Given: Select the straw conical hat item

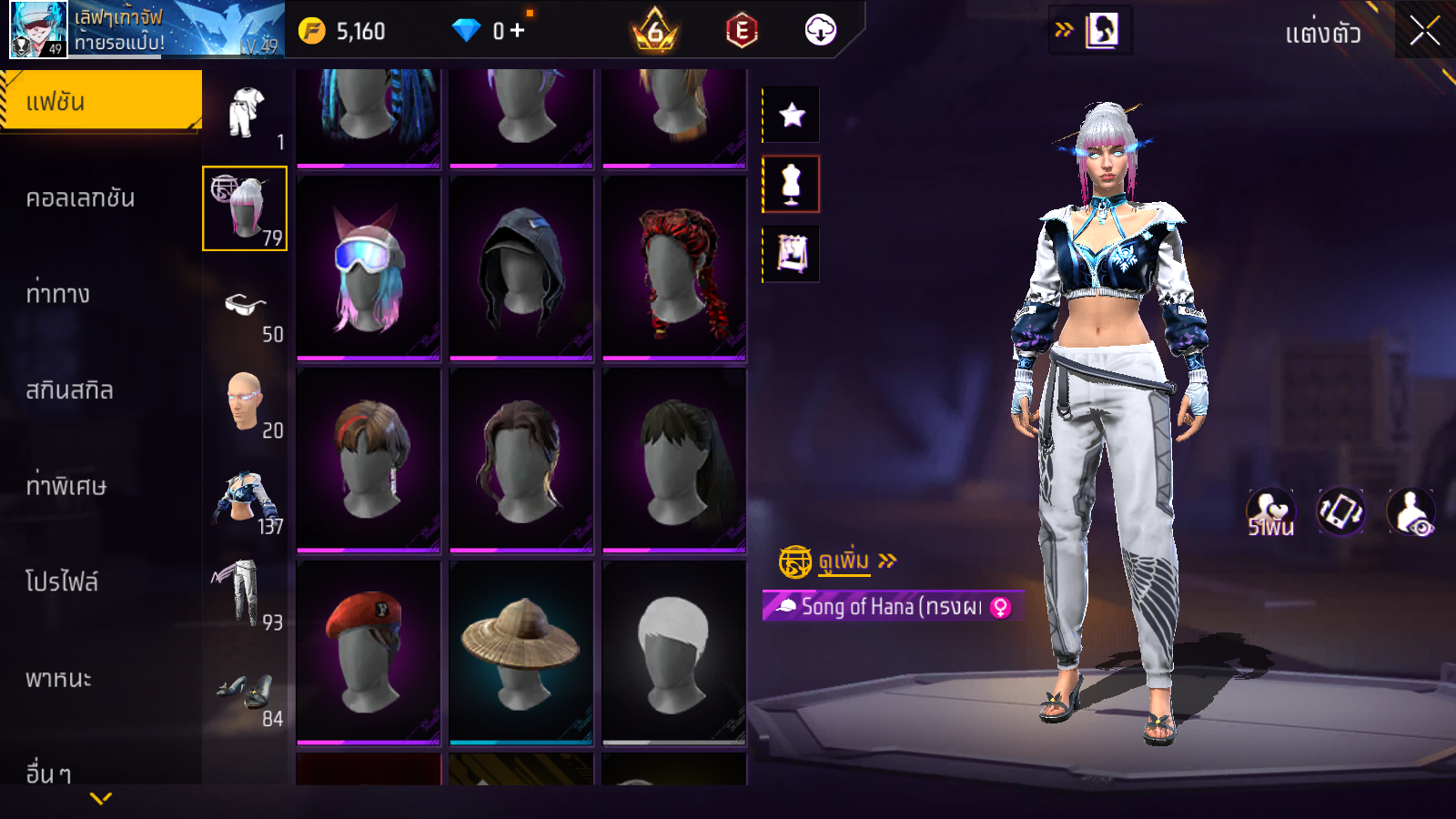Looking at the screenshot, I should point(521,652).
